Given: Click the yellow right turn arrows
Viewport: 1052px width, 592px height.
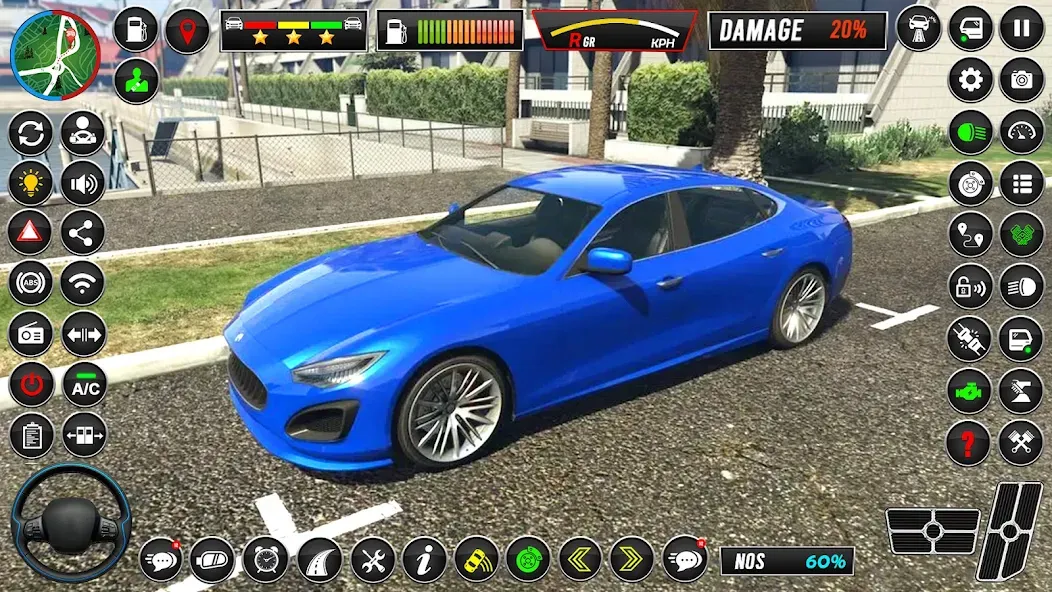Looking at the screenshot, I should 631,559.
